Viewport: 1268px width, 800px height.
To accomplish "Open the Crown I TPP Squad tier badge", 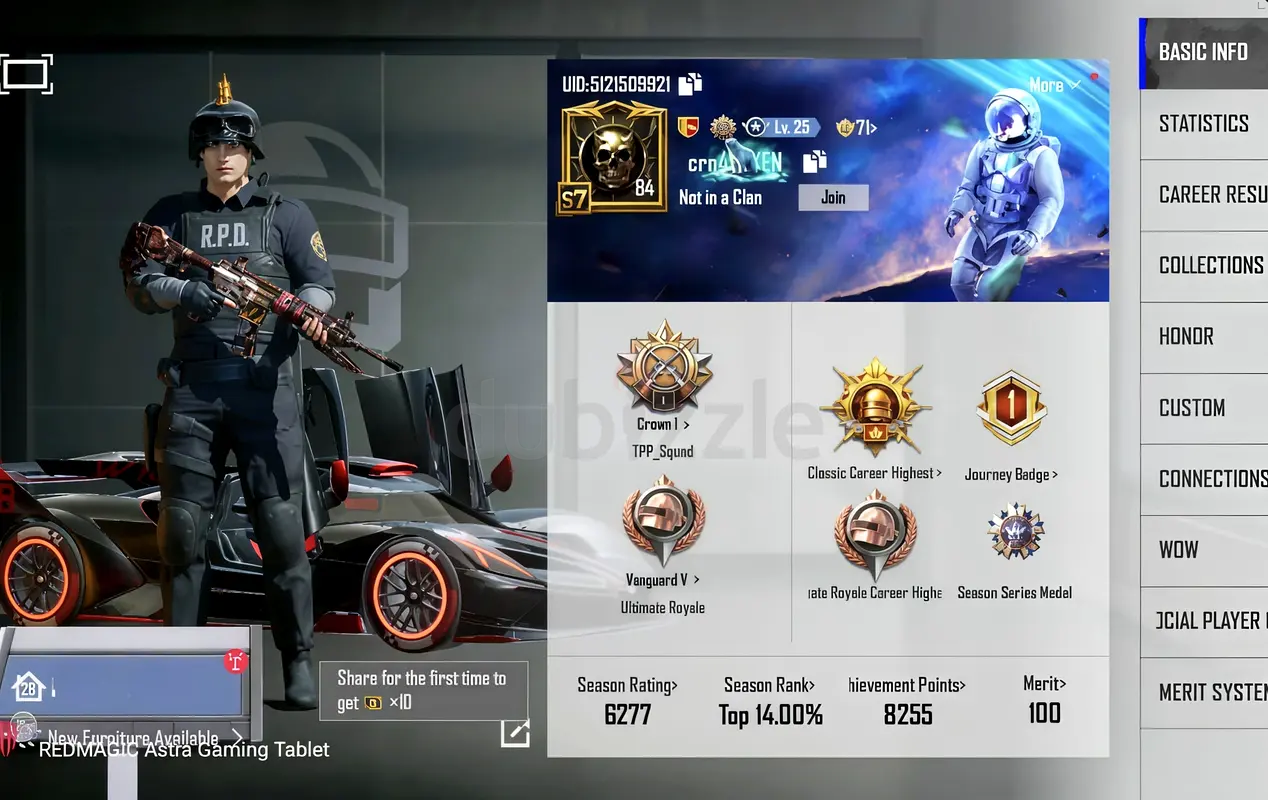I will (x=663, y=367).
